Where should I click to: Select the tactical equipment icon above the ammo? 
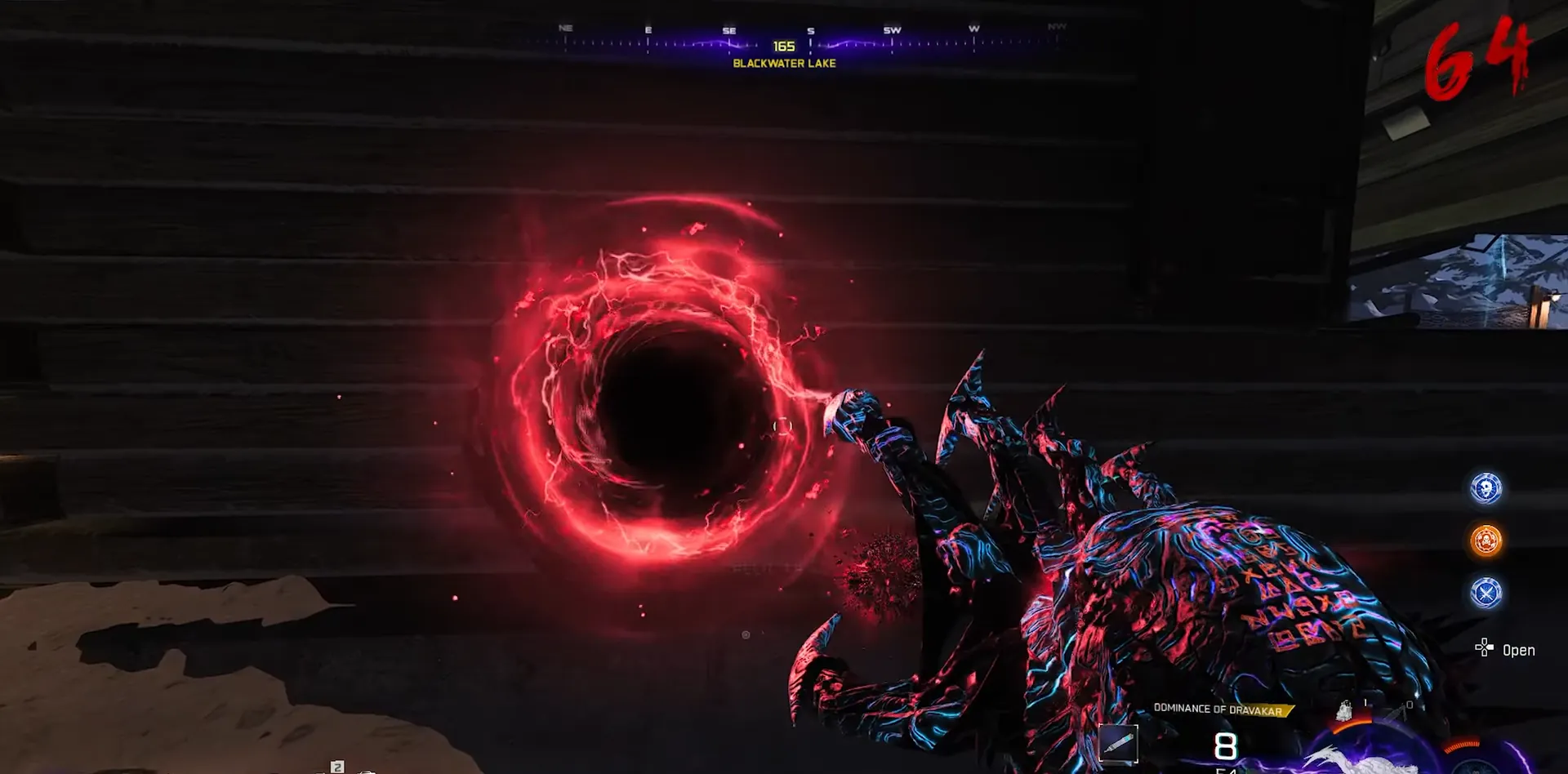click(x=1343, y=711)
